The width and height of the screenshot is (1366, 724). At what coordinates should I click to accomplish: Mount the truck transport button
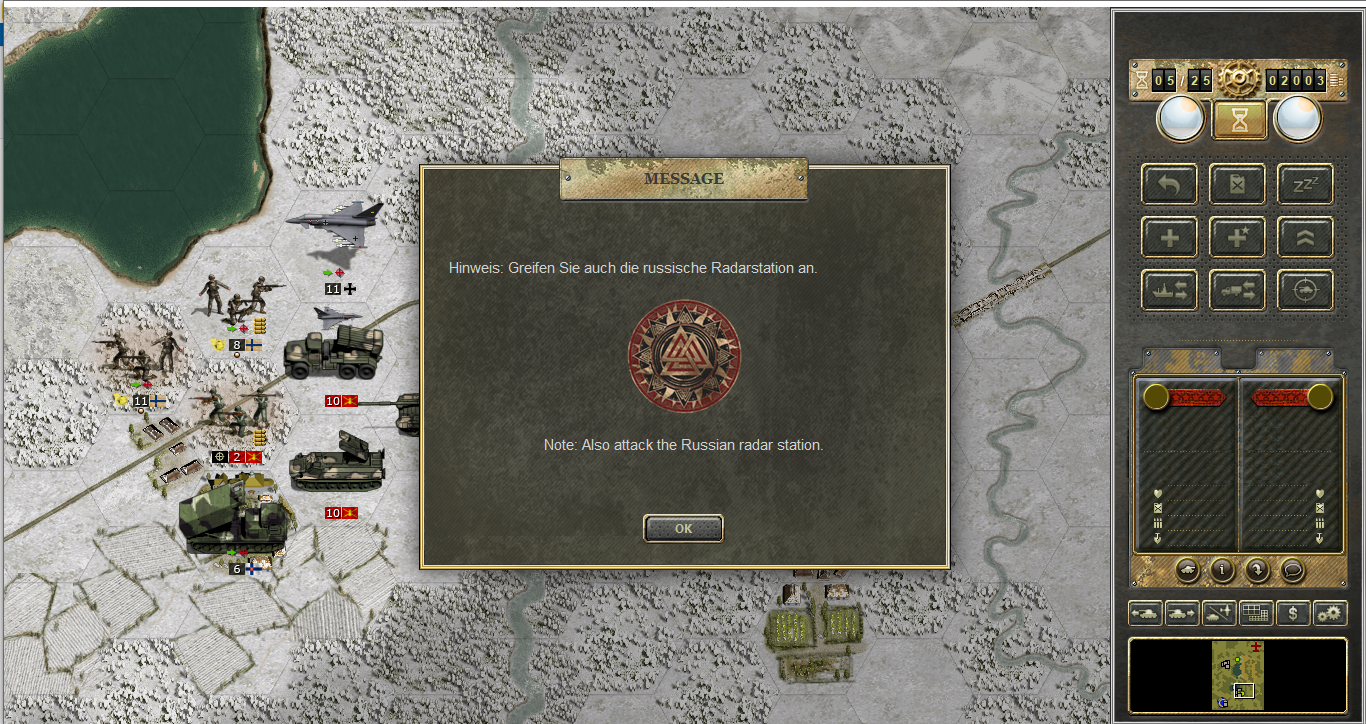pos(1237,290)
